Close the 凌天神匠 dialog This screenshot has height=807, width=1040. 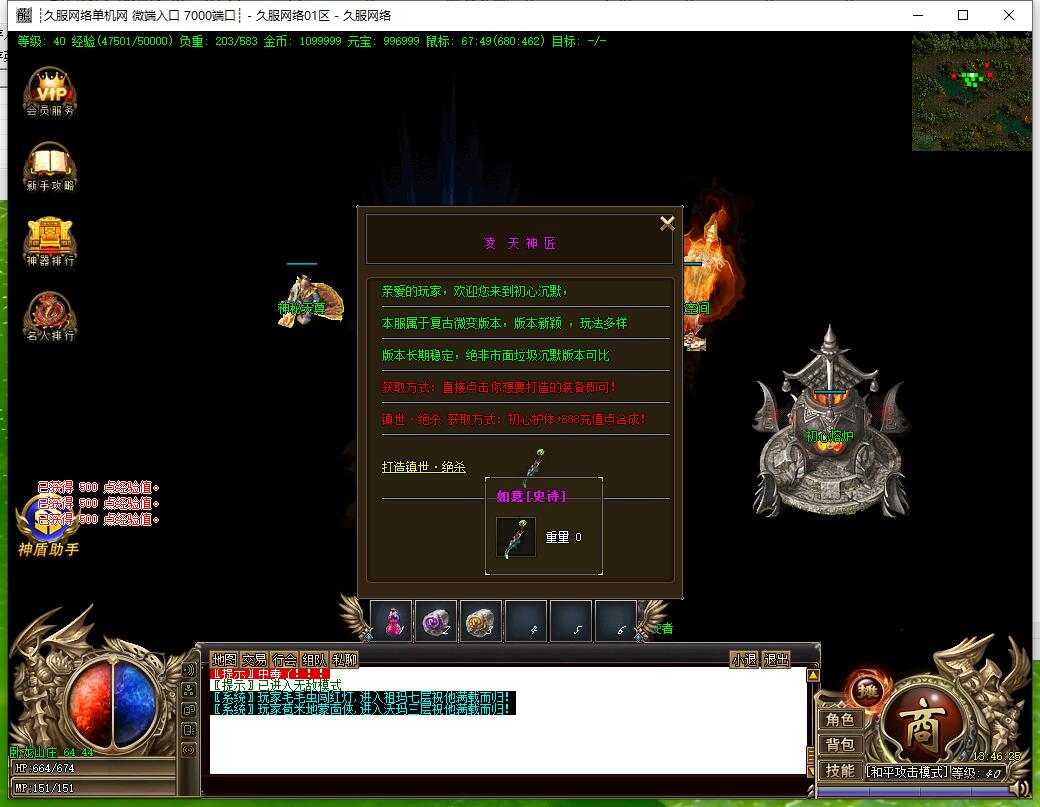point(667,223)
